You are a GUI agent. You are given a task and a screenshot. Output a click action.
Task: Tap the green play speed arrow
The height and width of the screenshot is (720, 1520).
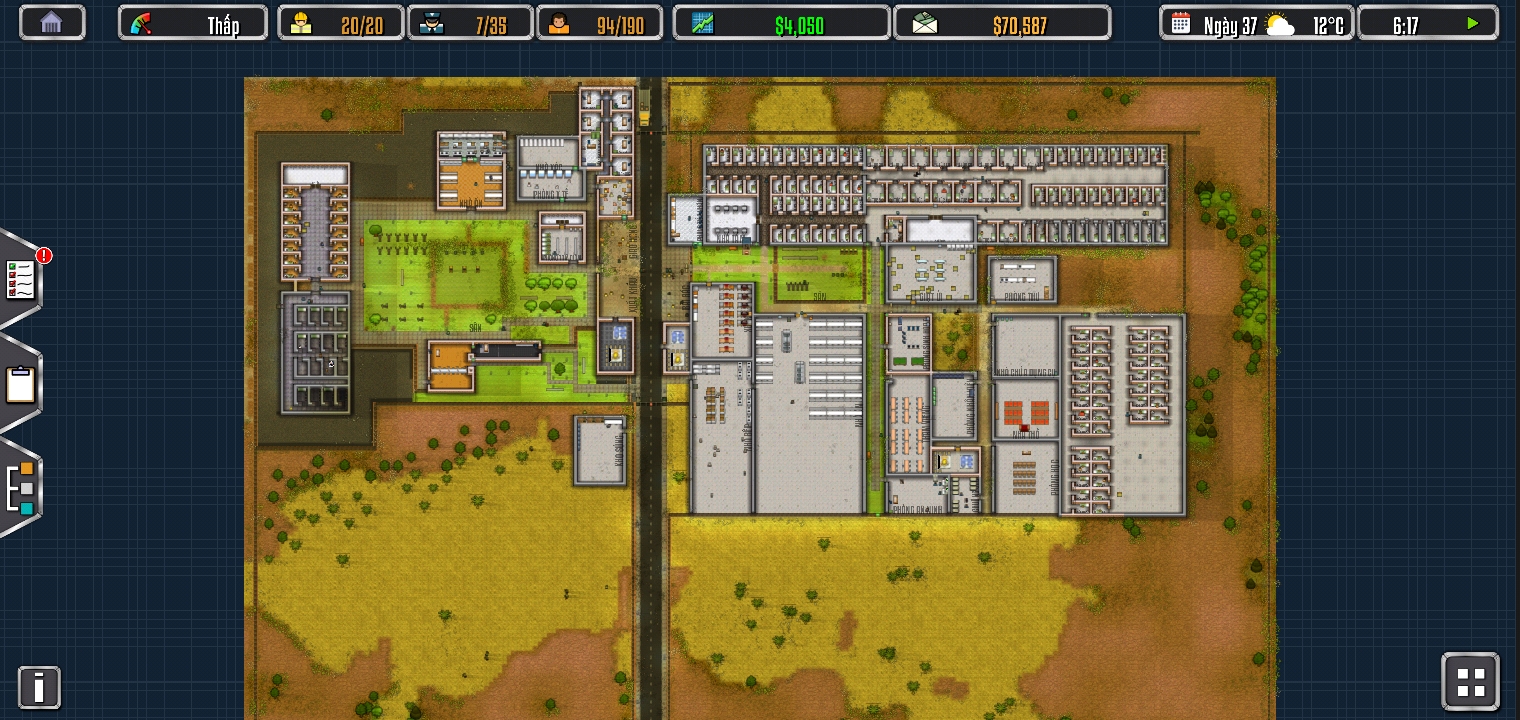(x=1472, y=23)
